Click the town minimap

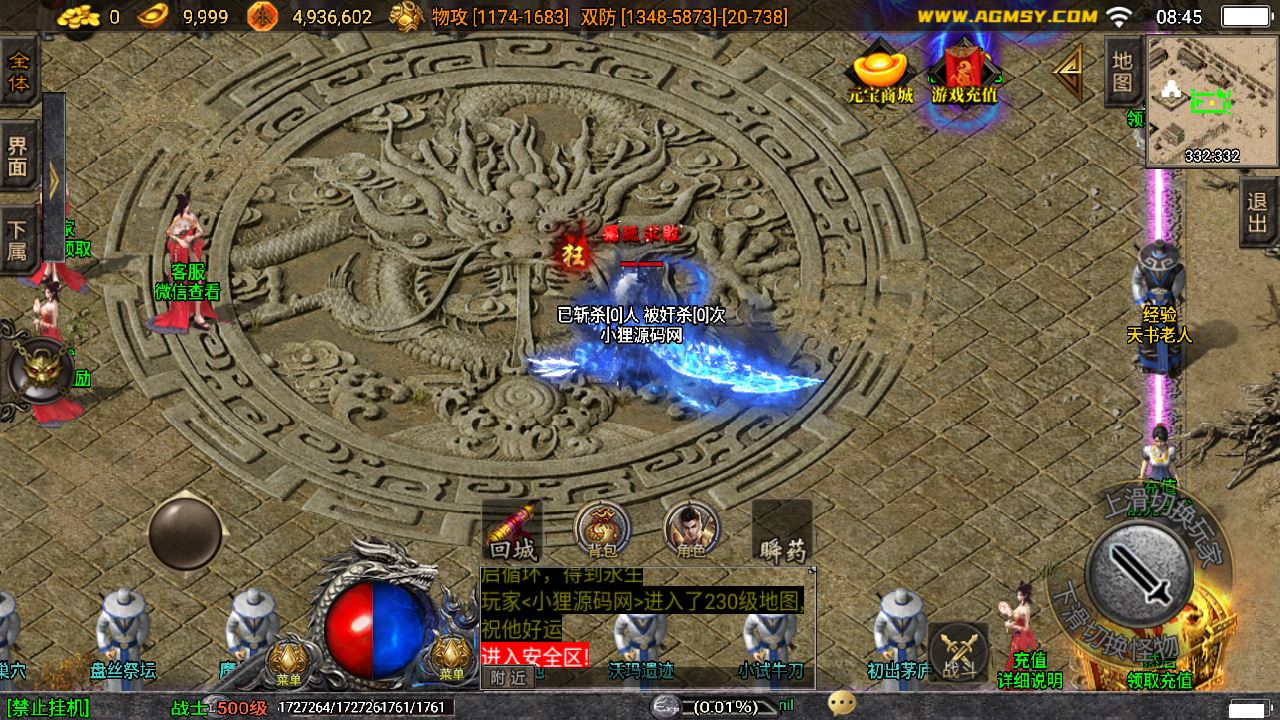(1212, 100)
